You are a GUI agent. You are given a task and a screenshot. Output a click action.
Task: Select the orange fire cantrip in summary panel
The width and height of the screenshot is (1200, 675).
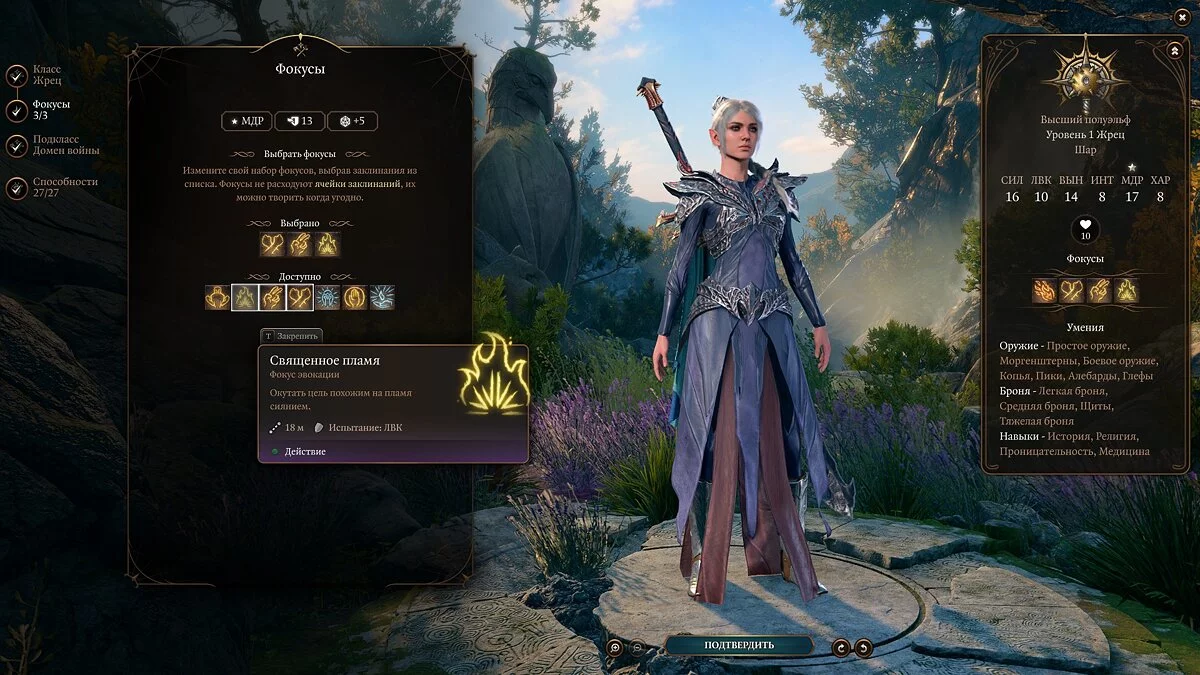pos(1046,291)
